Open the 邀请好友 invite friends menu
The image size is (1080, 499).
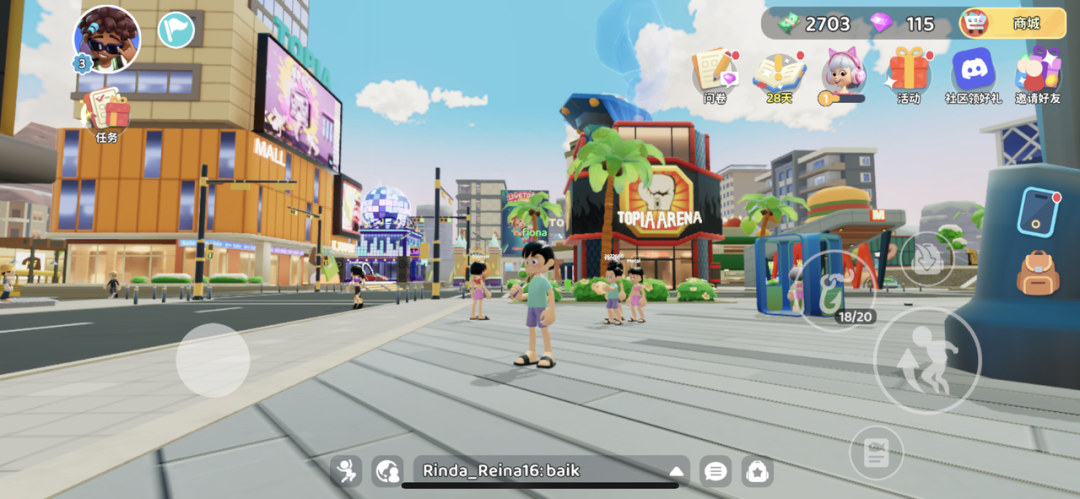click(1039, 74)
